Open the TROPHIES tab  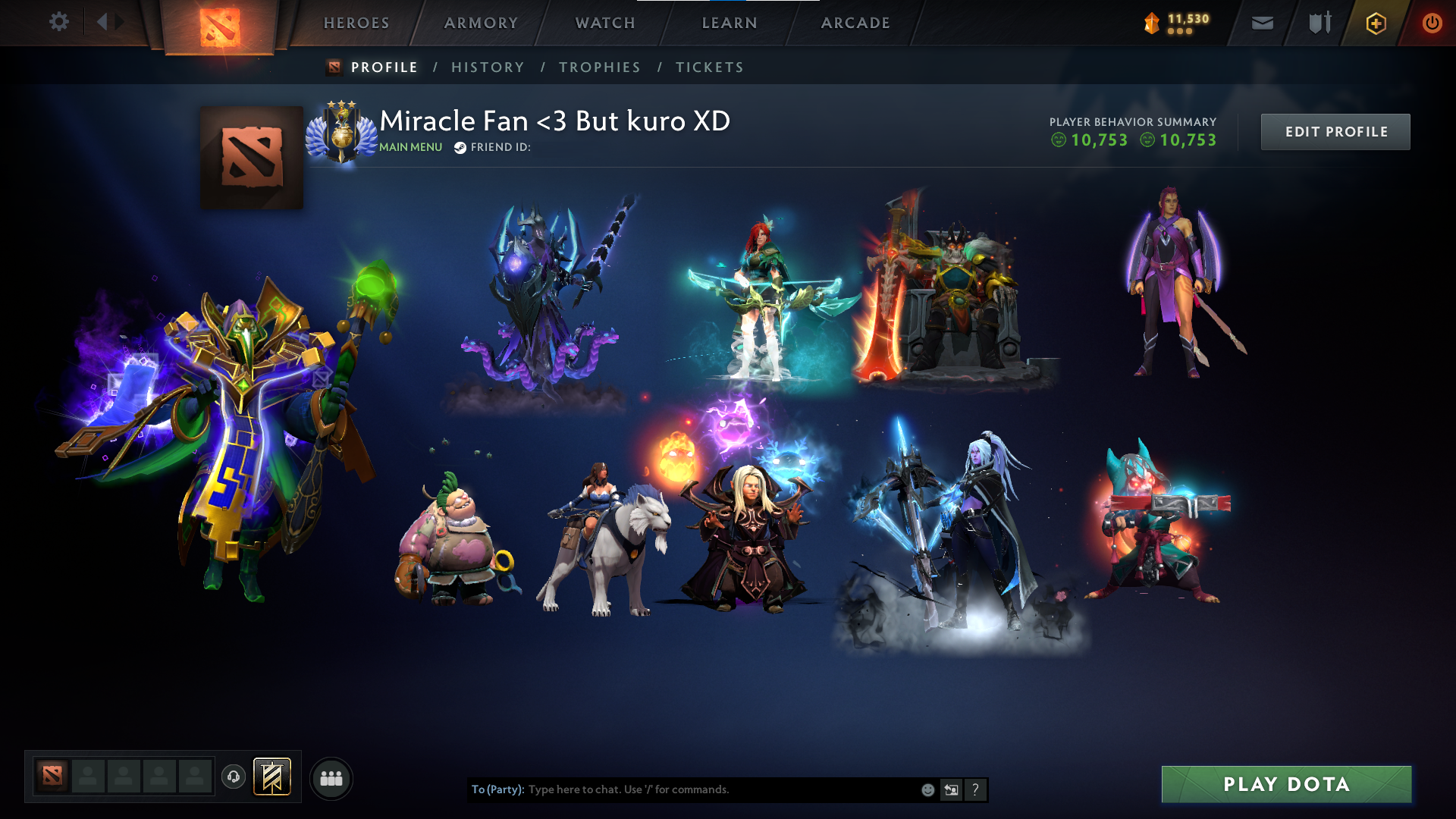point(599,67)
